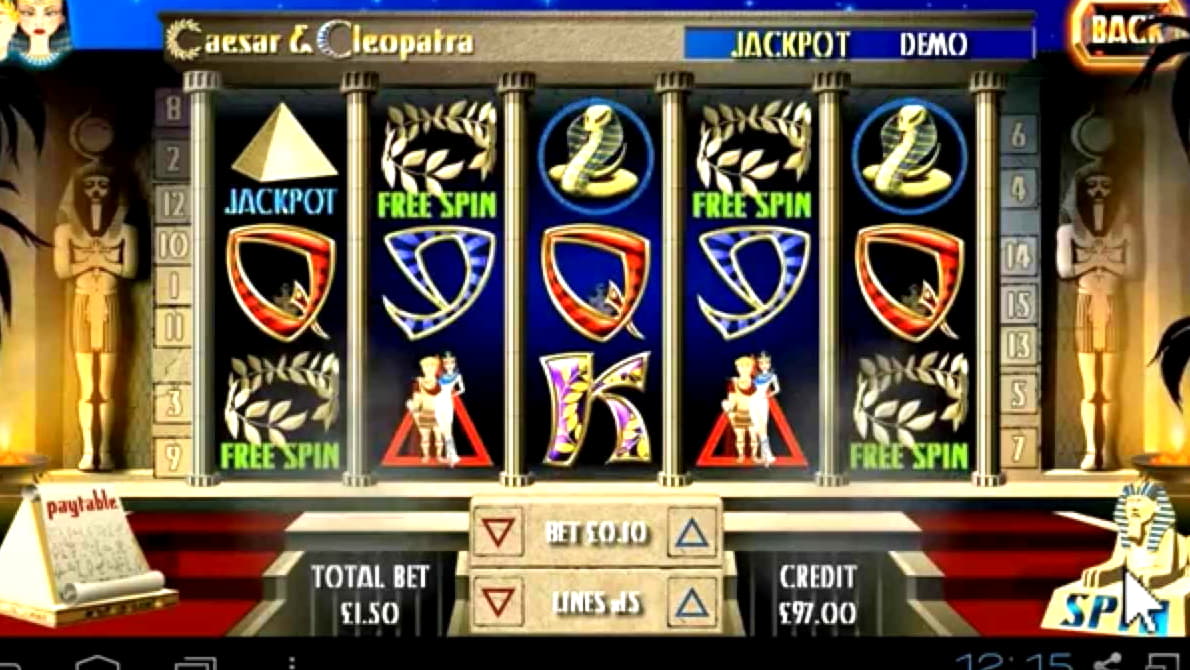This screenshot has height=670, width=1190.
Task: Choose payline number 13 marker
Action: tap(1018, 347)
